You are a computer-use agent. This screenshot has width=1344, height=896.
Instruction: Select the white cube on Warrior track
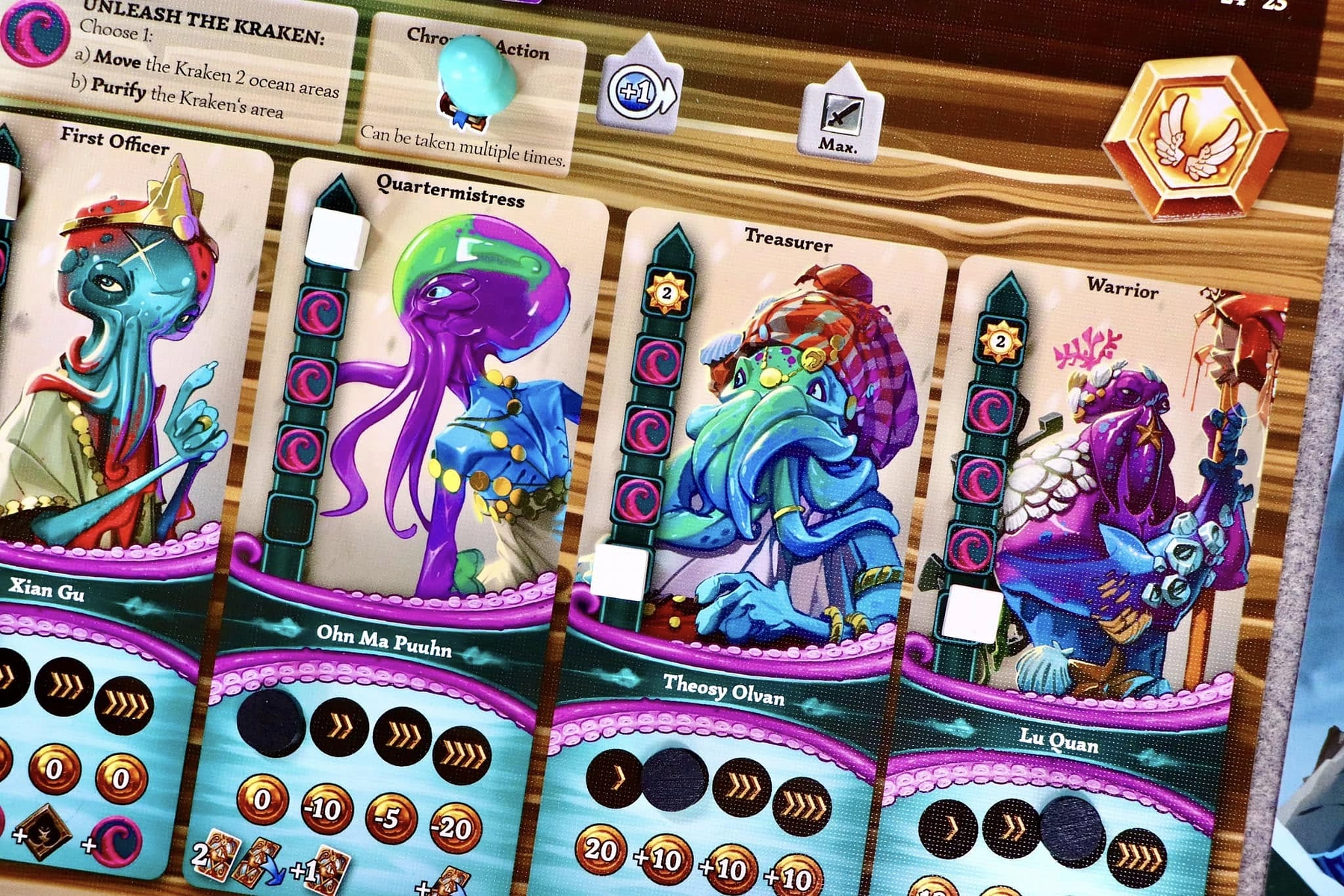971,614
